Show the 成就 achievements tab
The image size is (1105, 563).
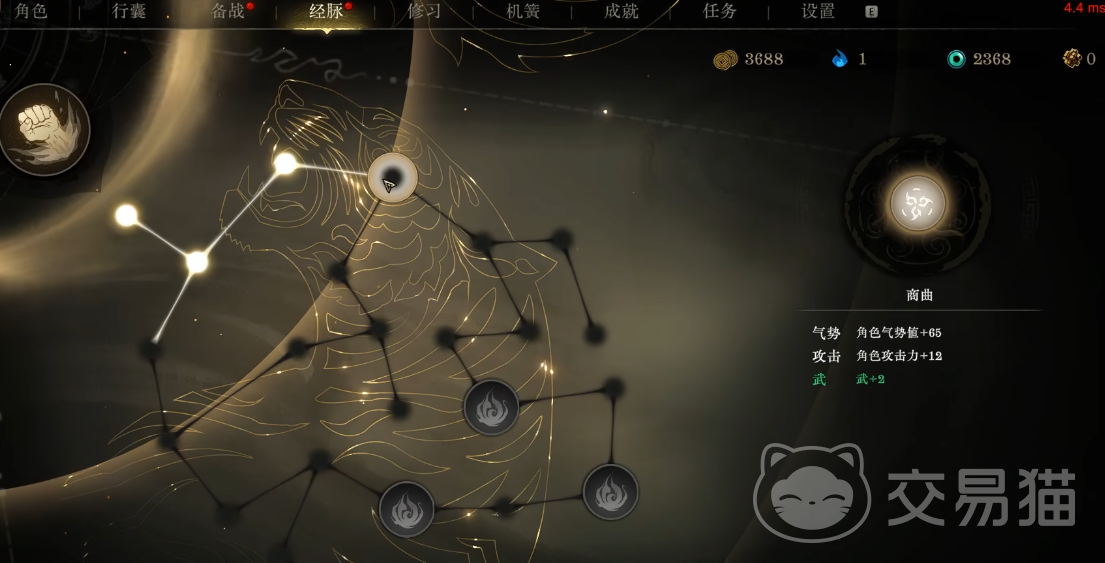click(621, 12)
